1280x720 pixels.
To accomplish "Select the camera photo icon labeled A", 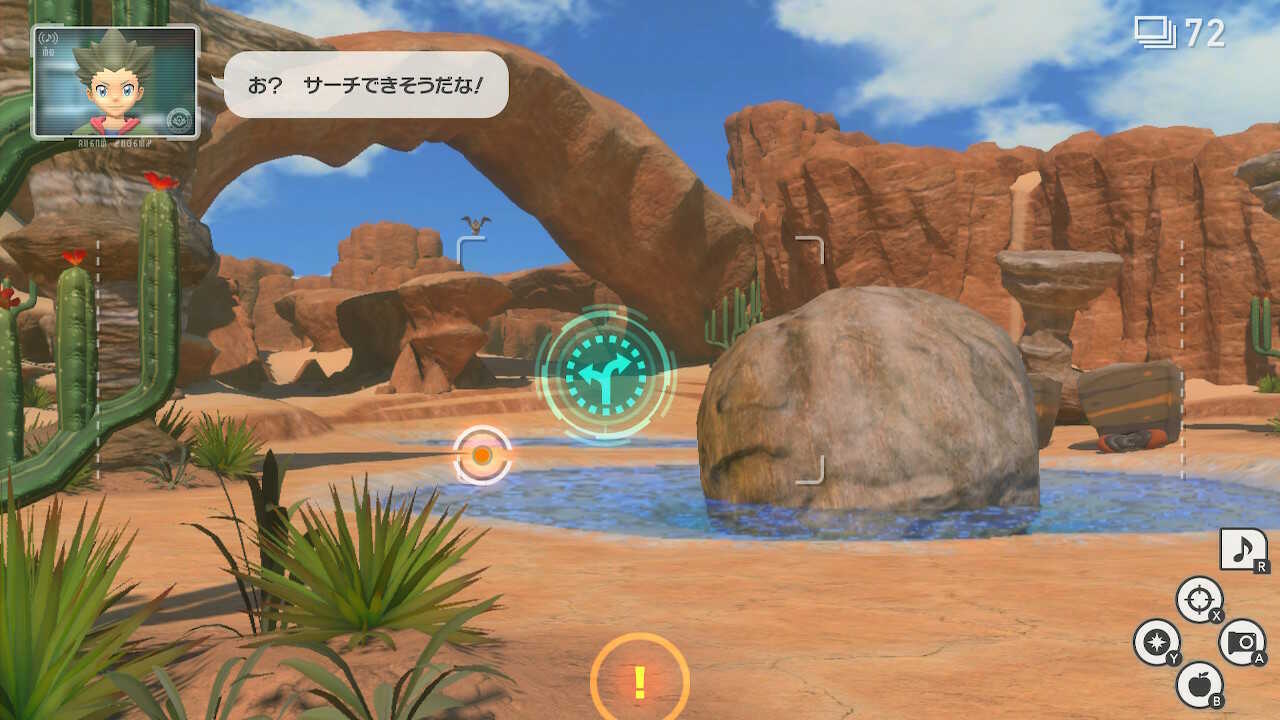I will [1241, 641].
